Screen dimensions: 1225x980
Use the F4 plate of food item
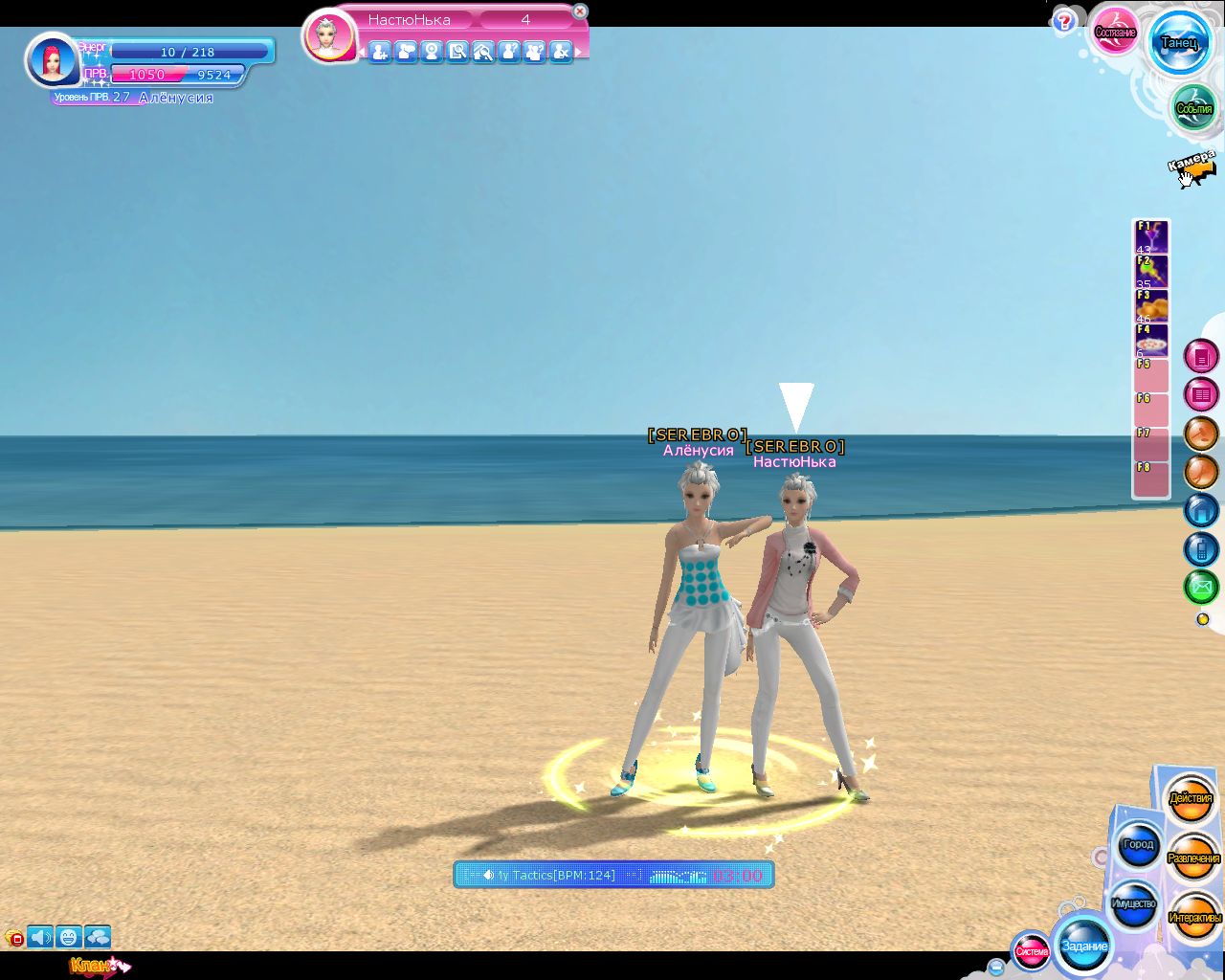point(1151,341)
